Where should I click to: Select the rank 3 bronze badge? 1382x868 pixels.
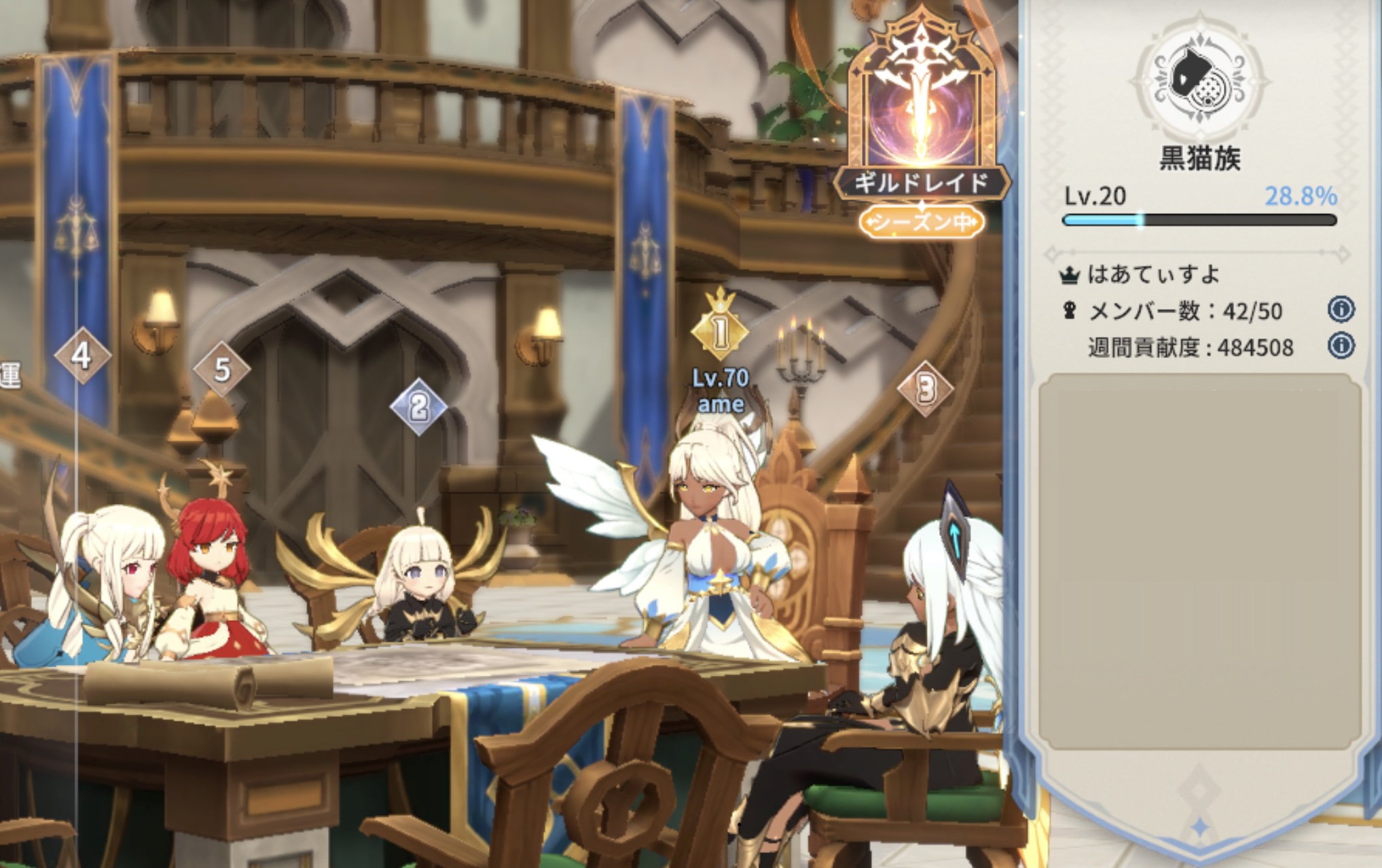[x=925, y=388]
